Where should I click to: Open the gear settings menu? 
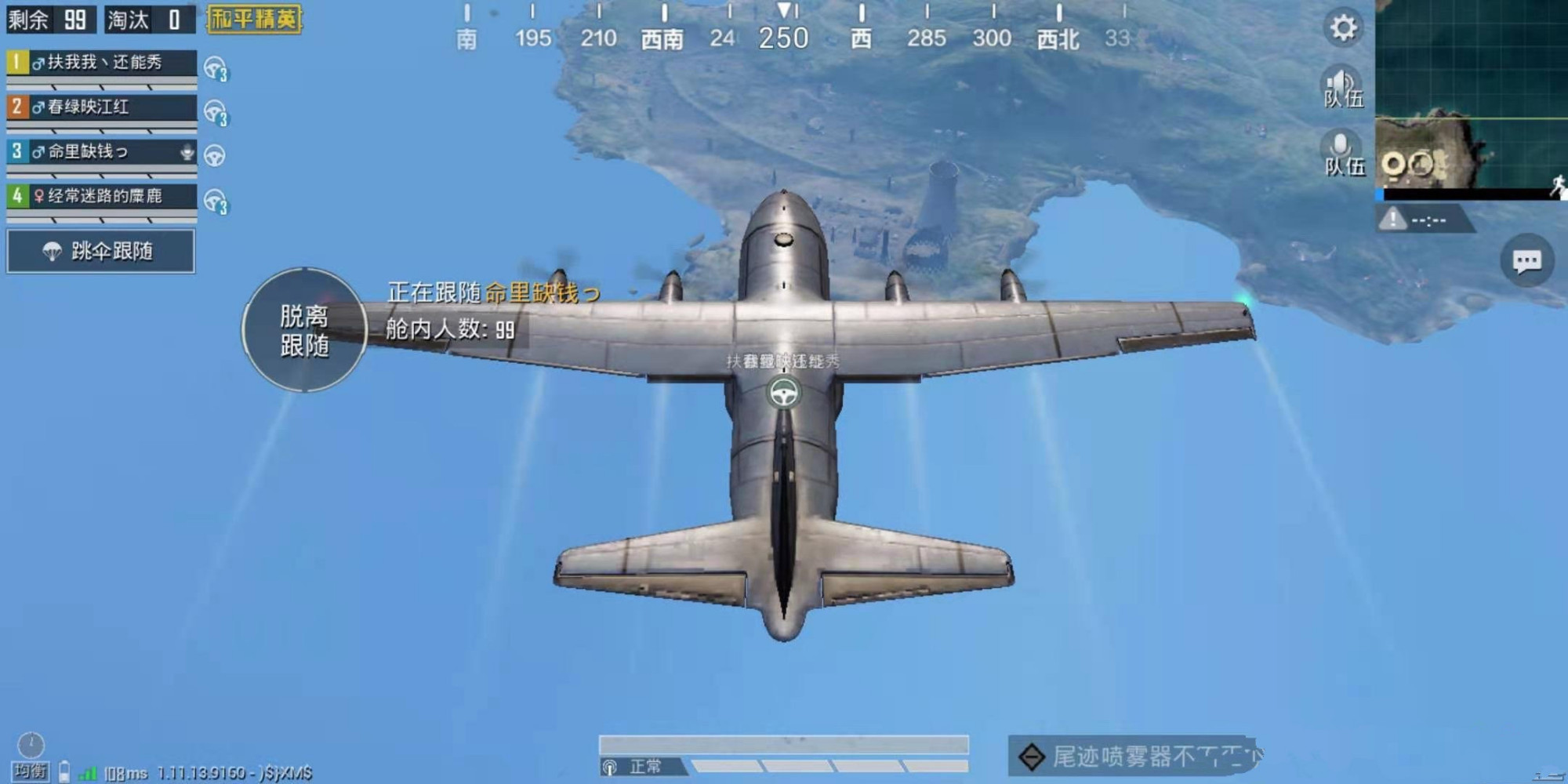click(1343, 28)
